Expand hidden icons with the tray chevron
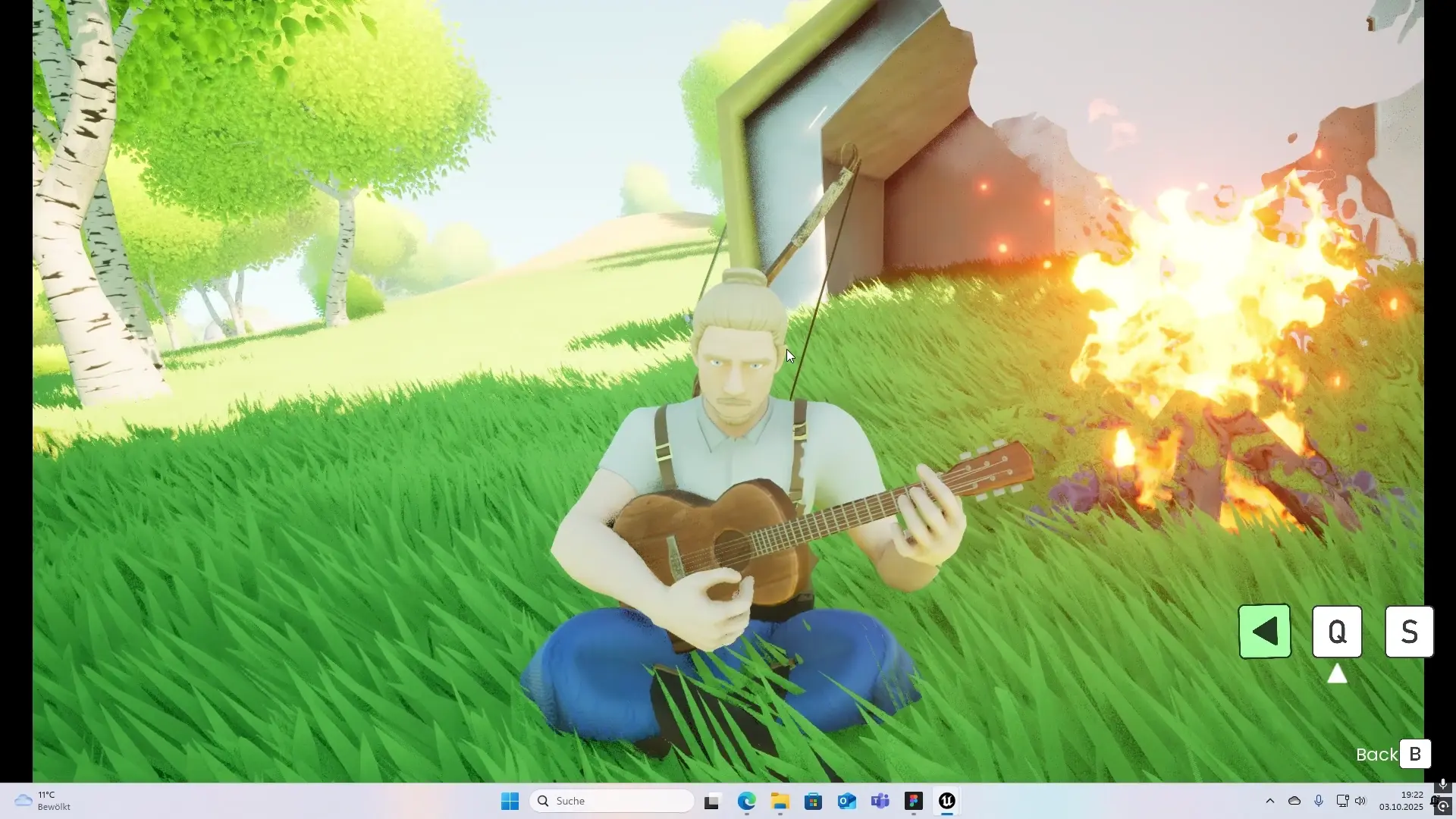This screenshot has width=1456, height=819. click(x=1270, y=800)
